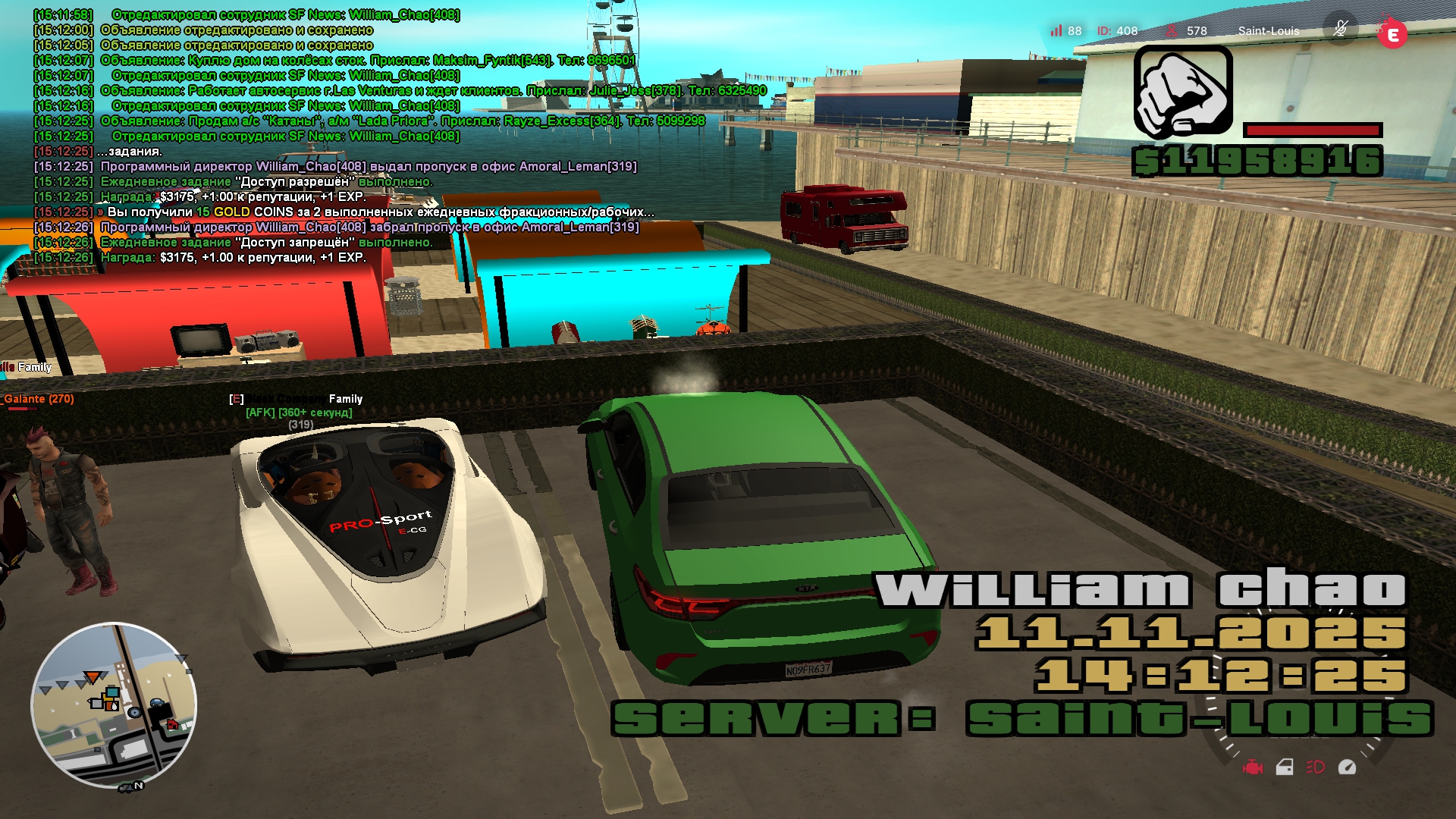Select the fist weapon icon
The image size is (1456, 819).
coord(1183,92)
